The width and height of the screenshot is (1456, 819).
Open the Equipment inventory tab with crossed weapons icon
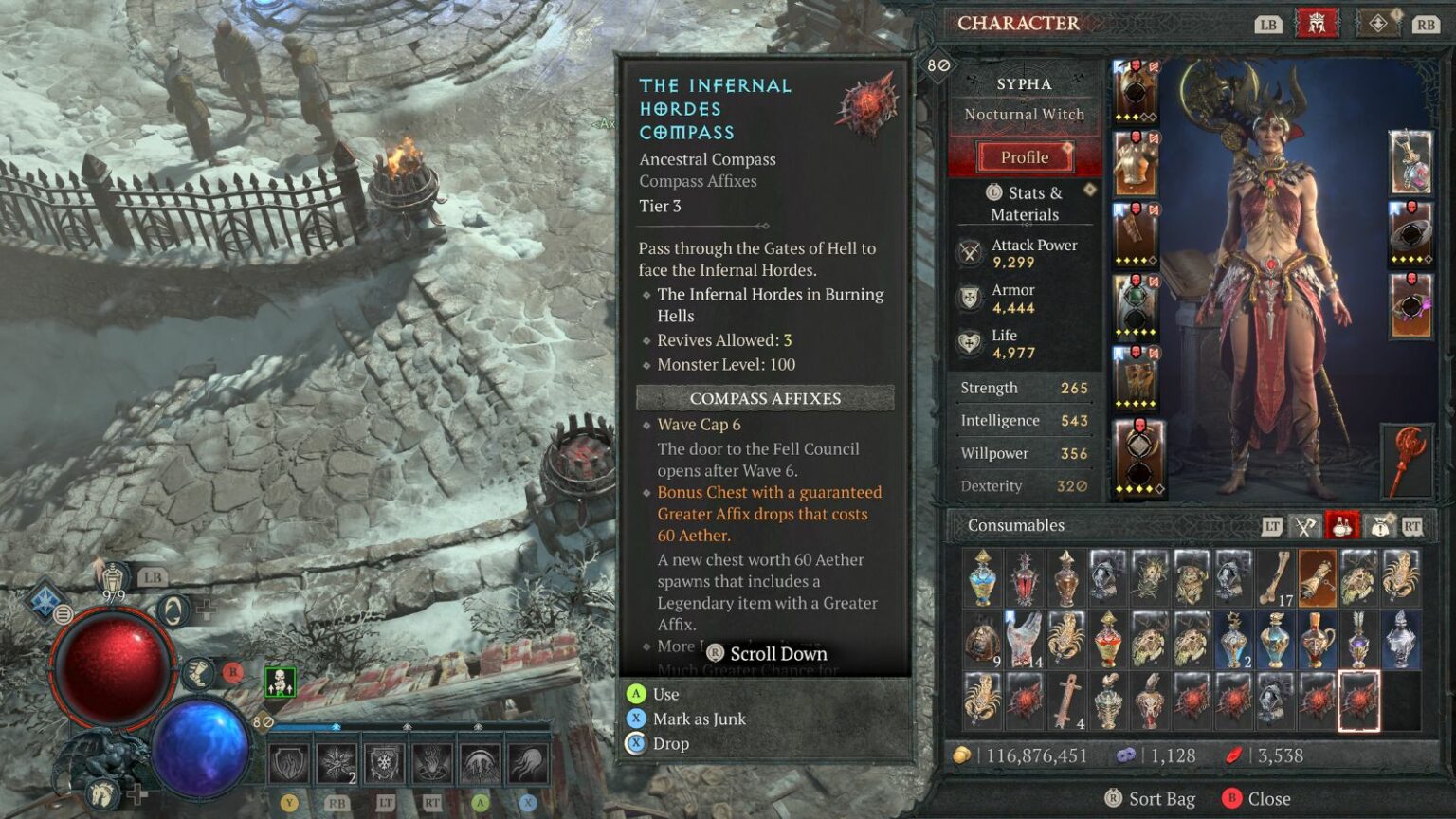pos(1304,524)
